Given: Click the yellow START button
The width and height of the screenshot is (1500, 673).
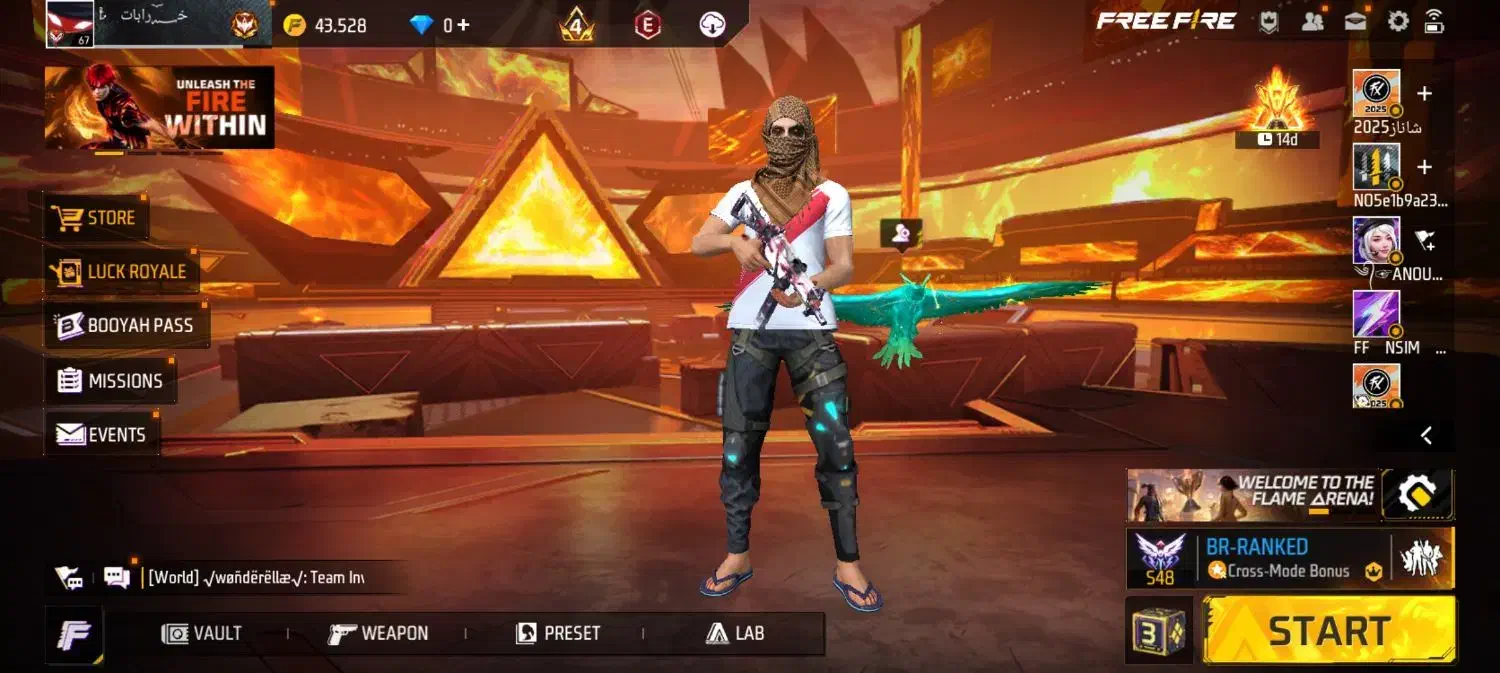Looking at the screenshot, I should pyautogui.click(x=1329, y=631).
